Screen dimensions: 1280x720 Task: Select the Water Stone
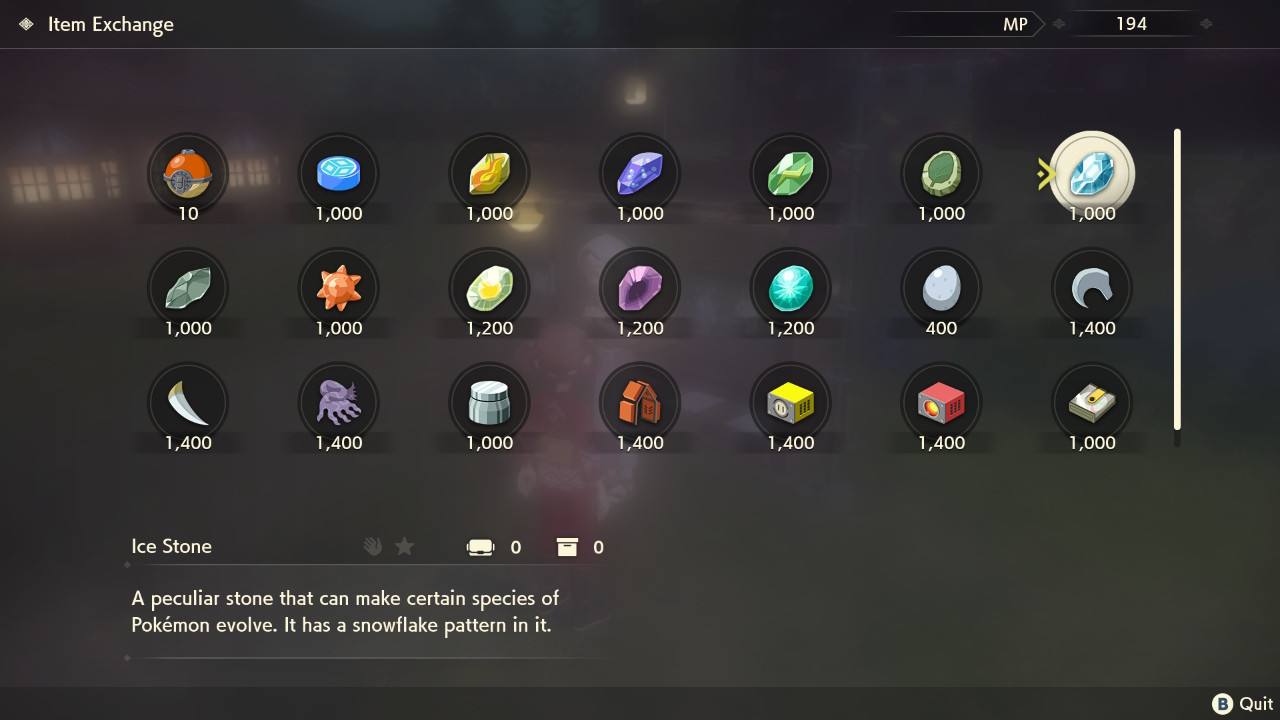[x=339, y=173]
